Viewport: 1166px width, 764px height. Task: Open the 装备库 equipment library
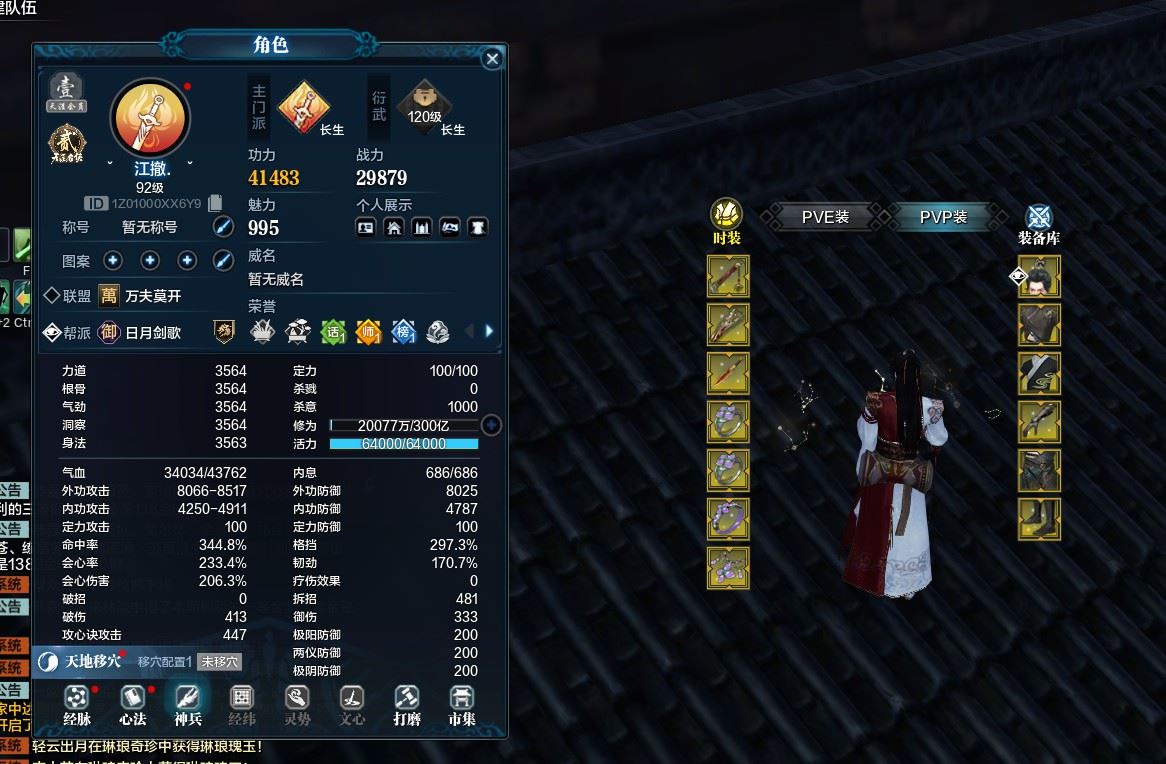[1039, 222]
